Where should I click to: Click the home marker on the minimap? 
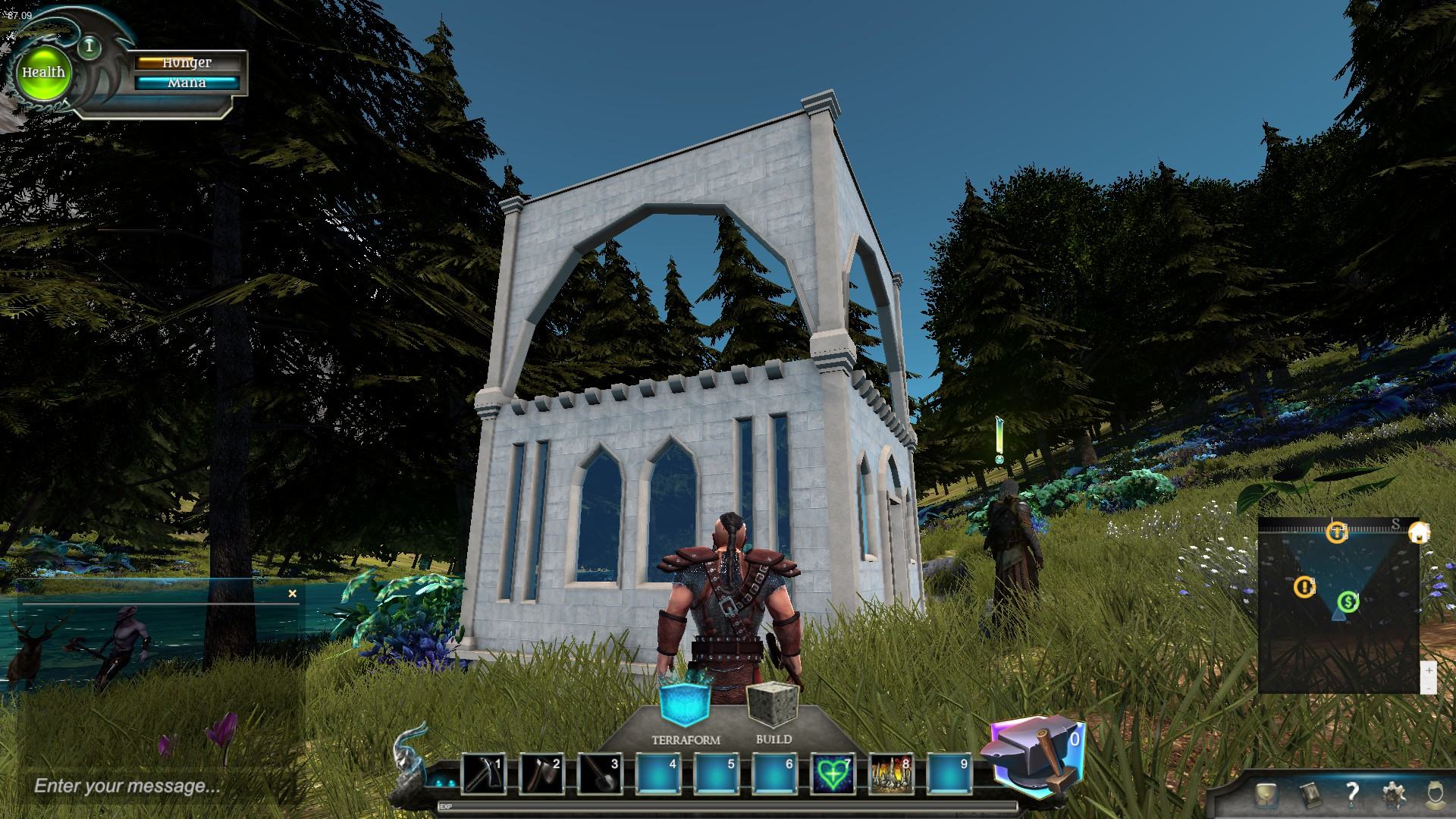tap(1418, 533)
